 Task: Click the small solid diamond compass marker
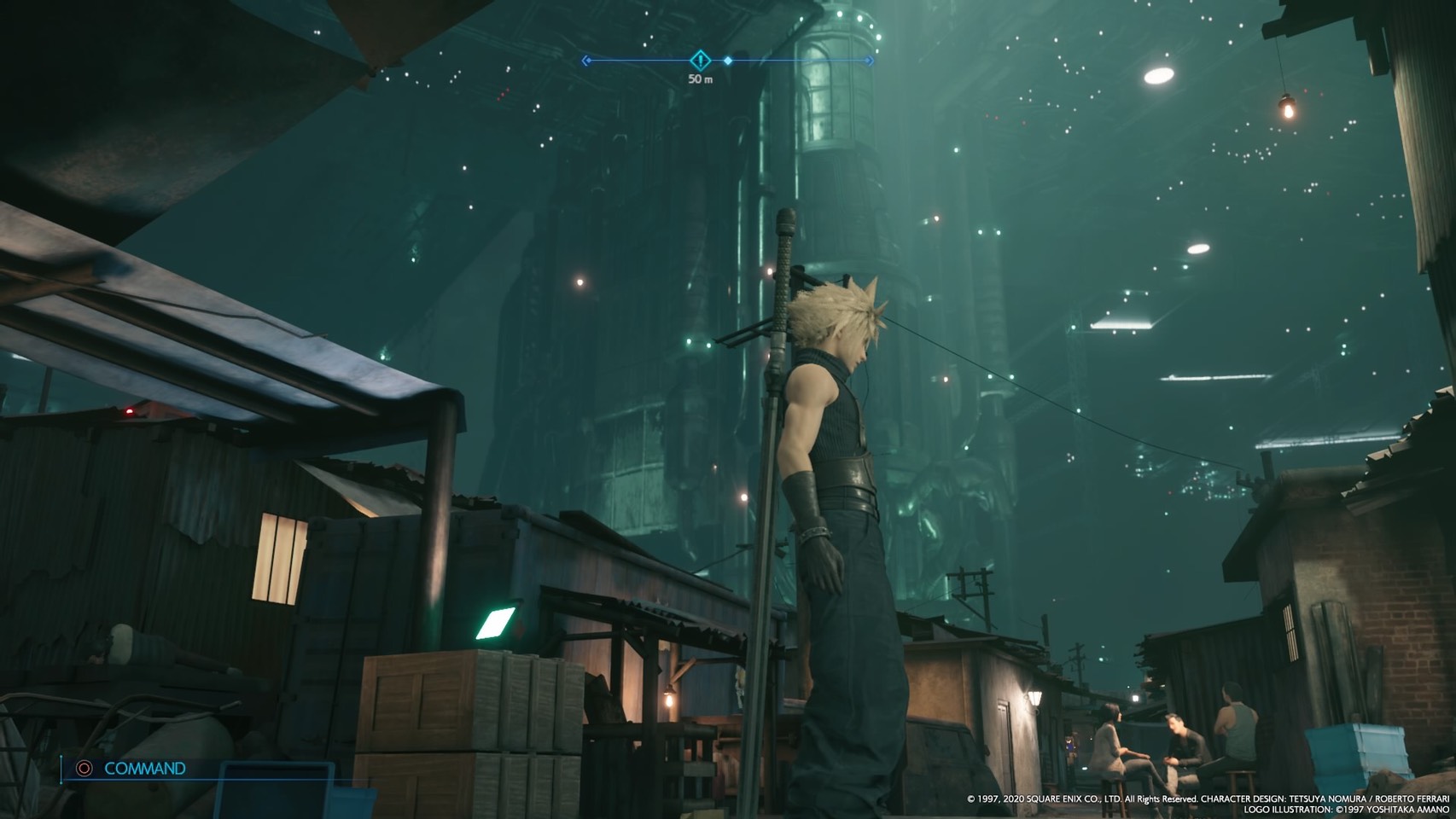pyautogui.click(x=728, y=61)
